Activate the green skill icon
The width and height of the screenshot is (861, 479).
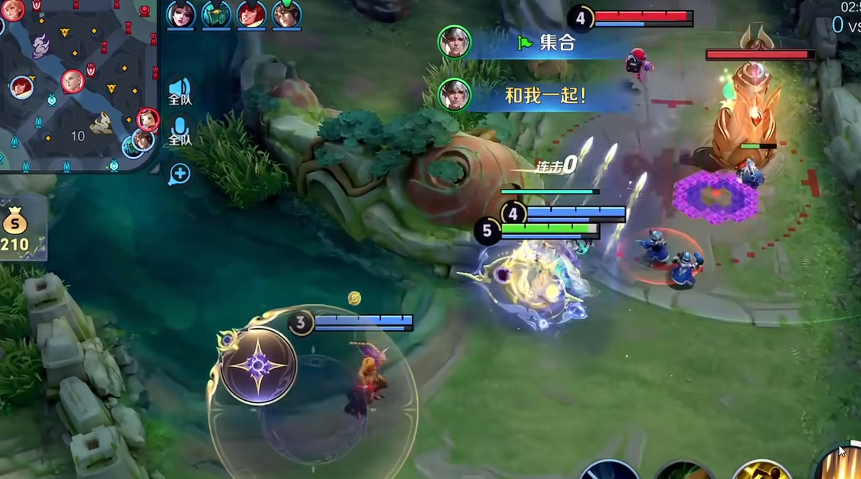point(684,472)
